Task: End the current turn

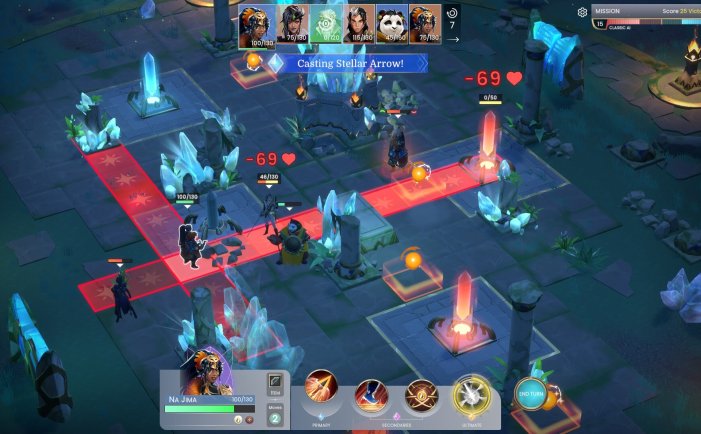Action: pos(532,393)
